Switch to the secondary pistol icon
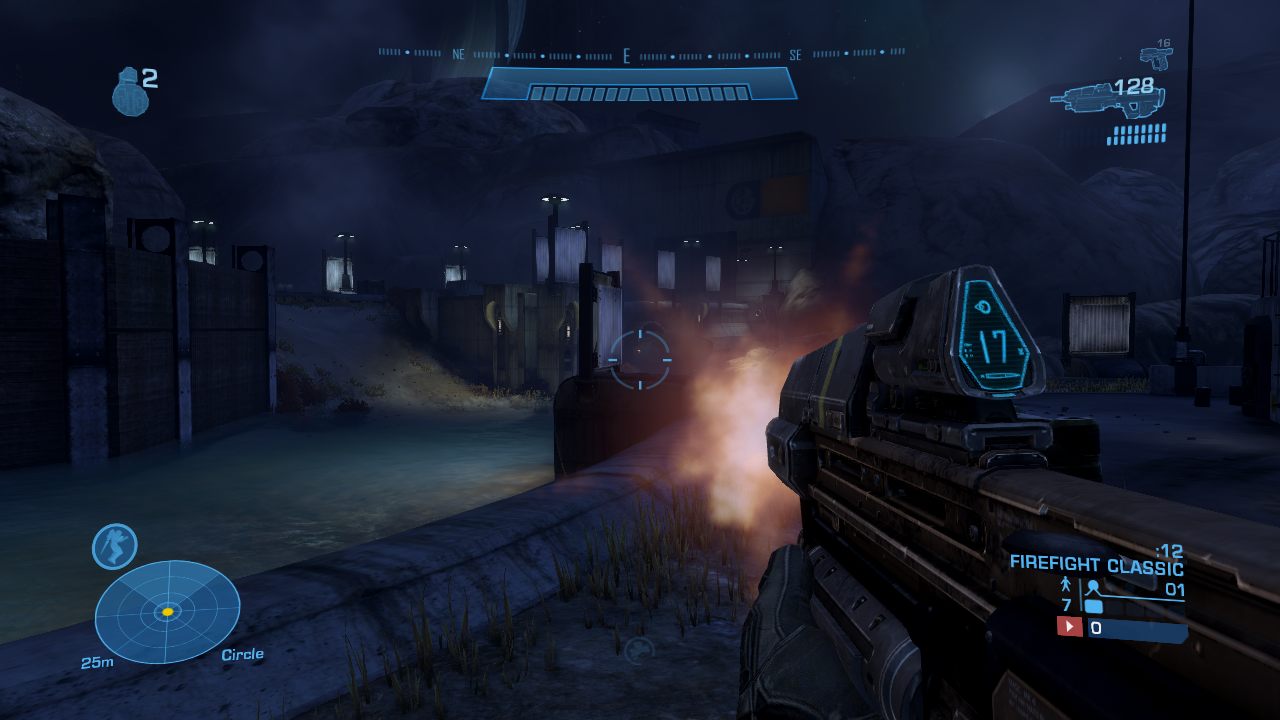The height and width of the screenshot is (720, 1280). [x=1157, y=58]
